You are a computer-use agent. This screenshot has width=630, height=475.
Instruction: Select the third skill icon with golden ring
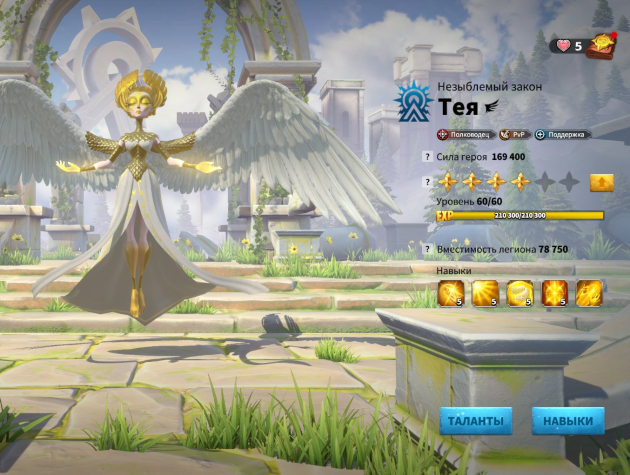(520, 293)
